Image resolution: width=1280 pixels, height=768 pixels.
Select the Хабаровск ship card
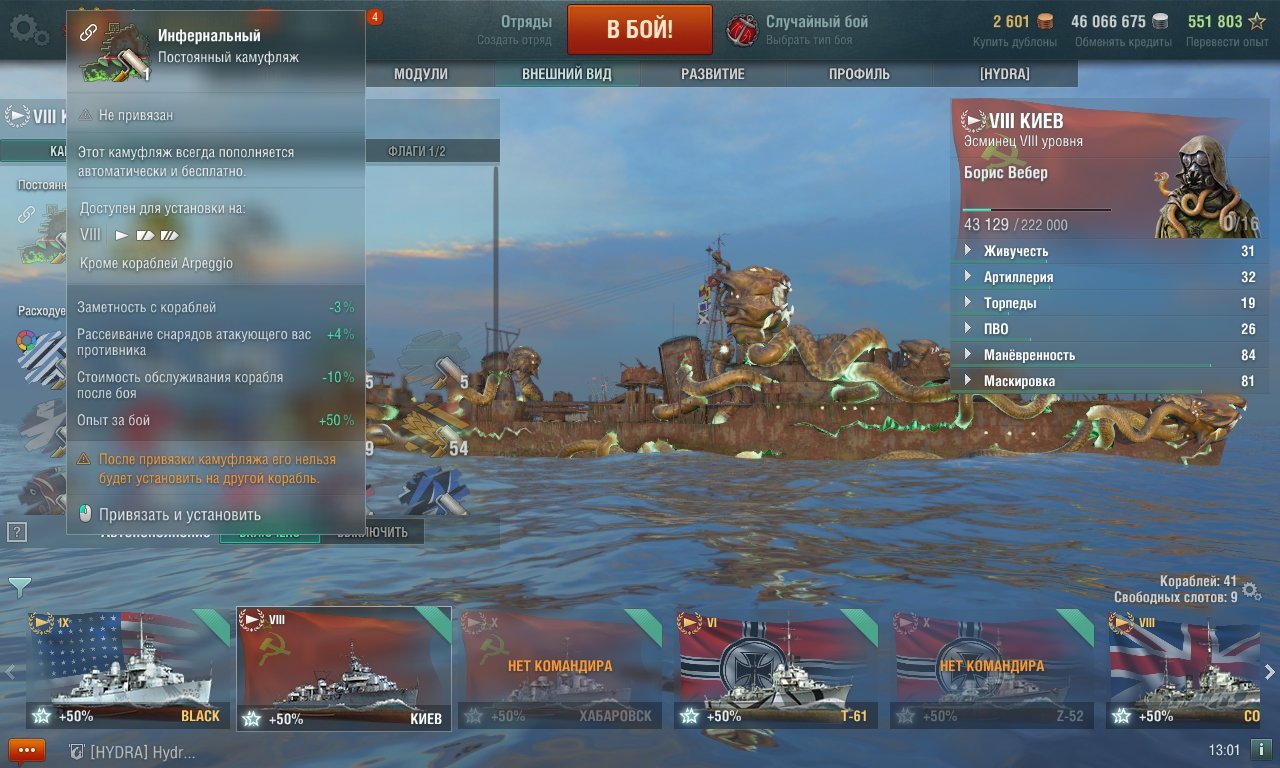pyautogui.click(x=560, y=668)
